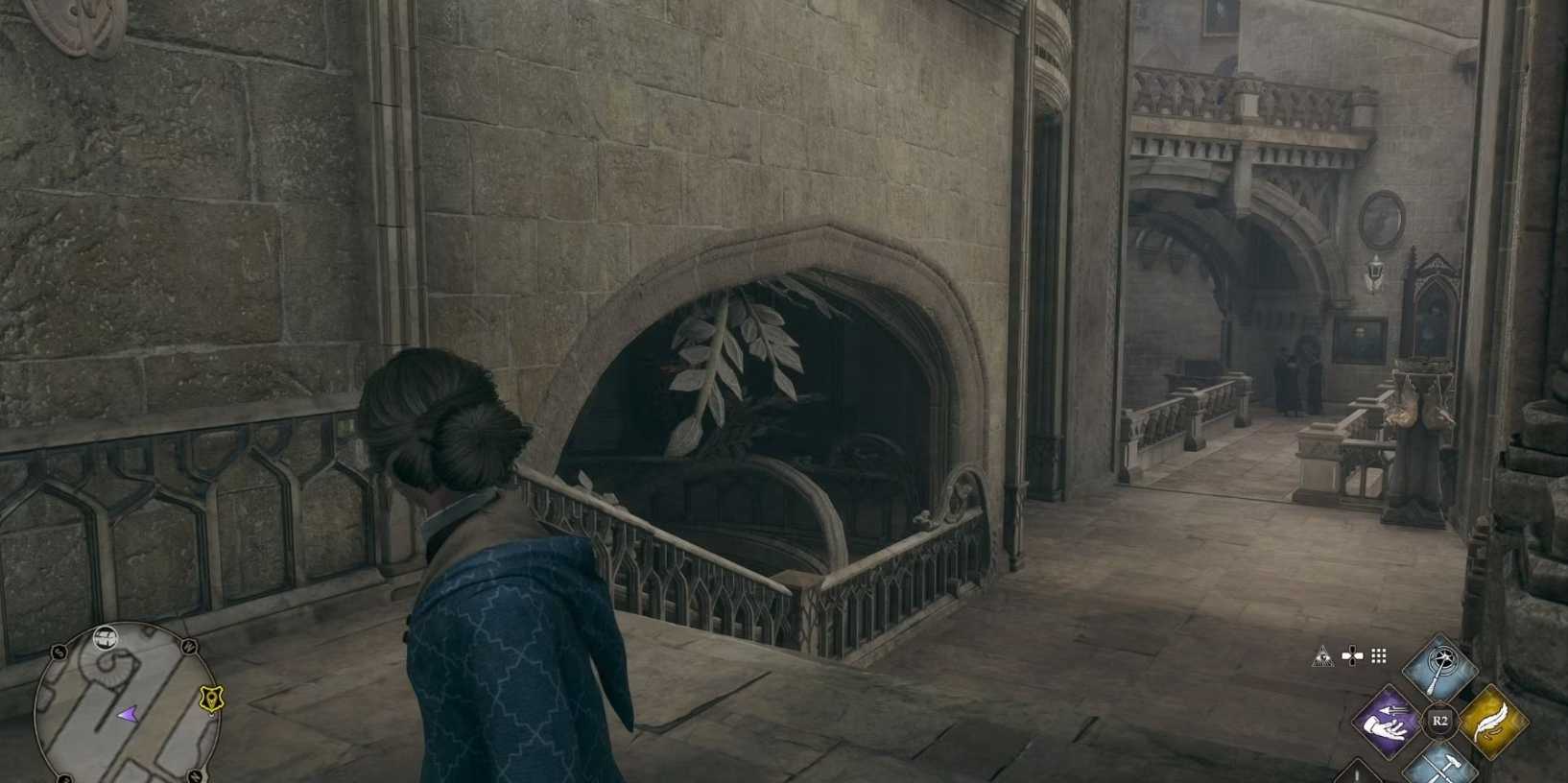Click the chest icon on the minimap

point(106,636)
